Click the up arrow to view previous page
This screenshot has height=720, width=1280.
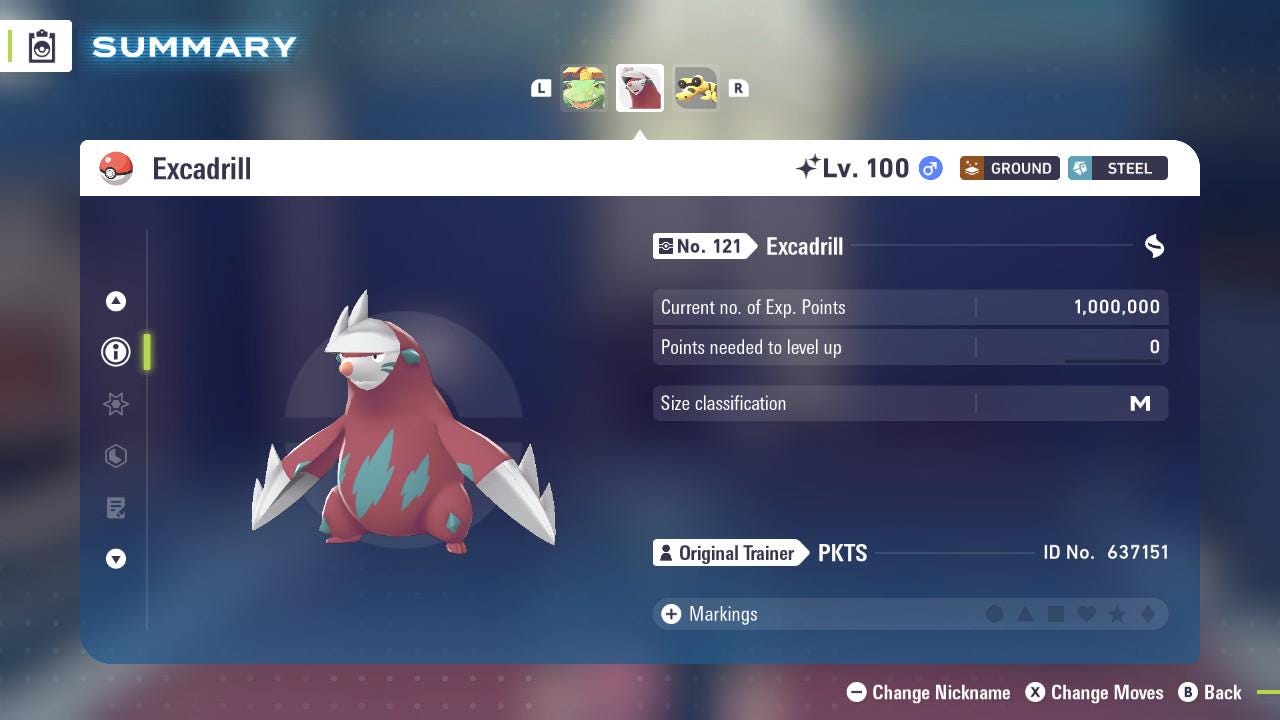click(116, 301)
